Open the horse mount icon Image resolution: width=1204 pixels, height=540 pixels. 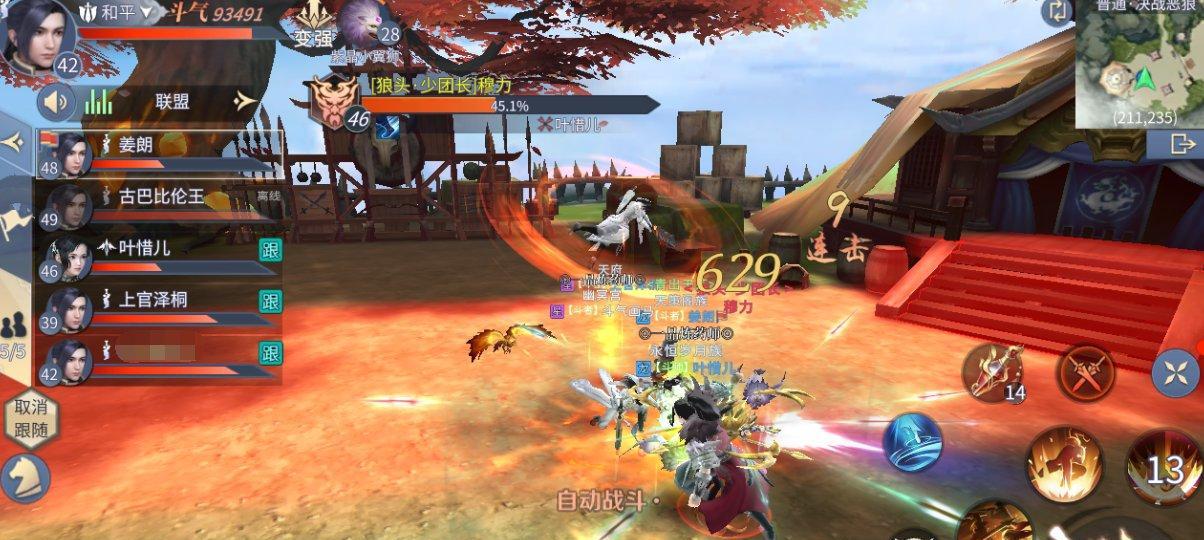pos(24,478)
